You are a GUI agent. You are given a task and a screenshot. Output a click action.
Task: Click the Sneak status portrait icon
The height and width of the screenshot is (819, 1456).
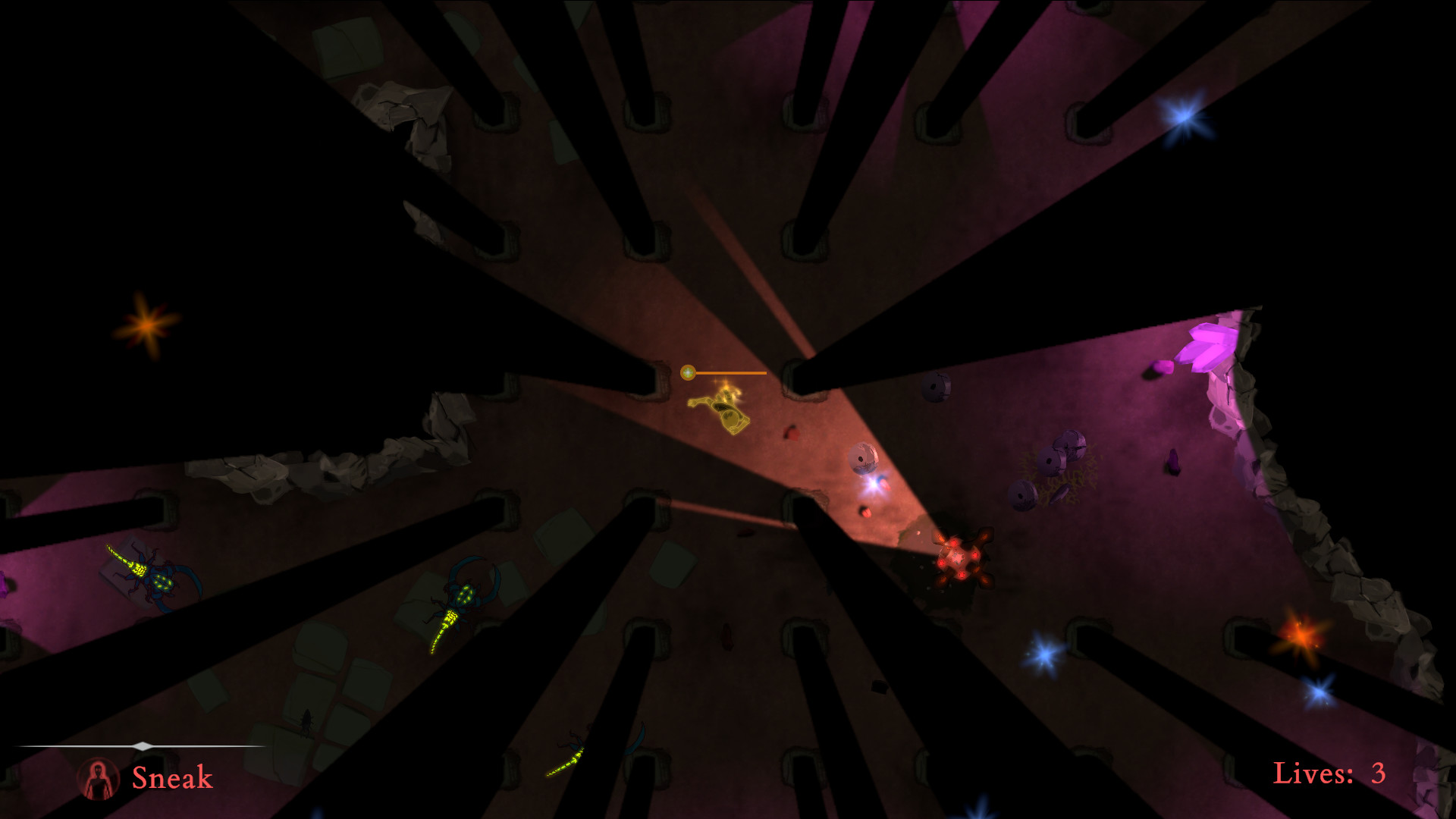pyautogui.click(x=99, y=777)
